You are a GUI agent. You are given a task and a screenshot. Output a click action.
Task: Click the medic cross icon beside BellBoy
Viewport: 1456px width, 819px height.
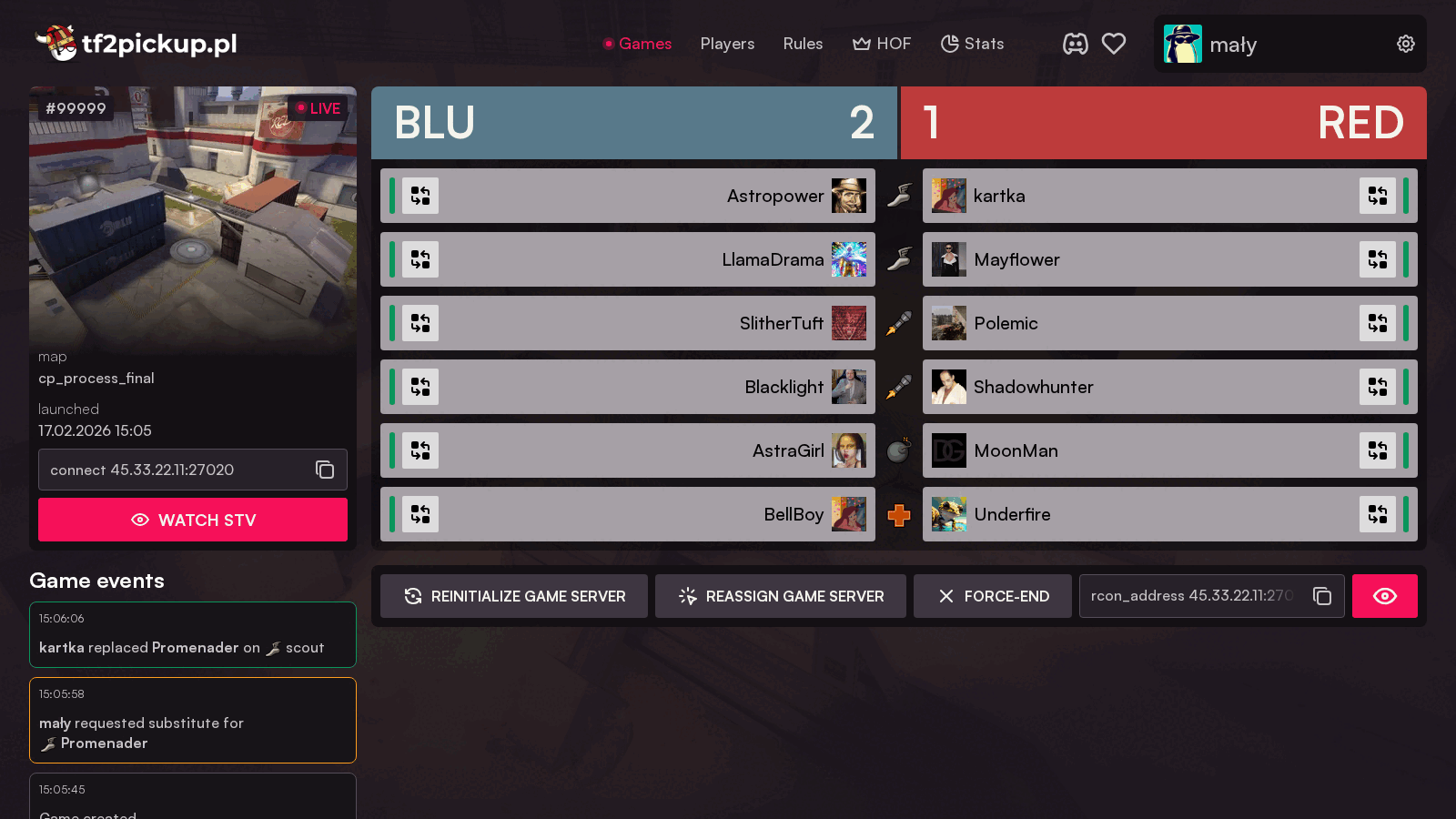(899, 514)
